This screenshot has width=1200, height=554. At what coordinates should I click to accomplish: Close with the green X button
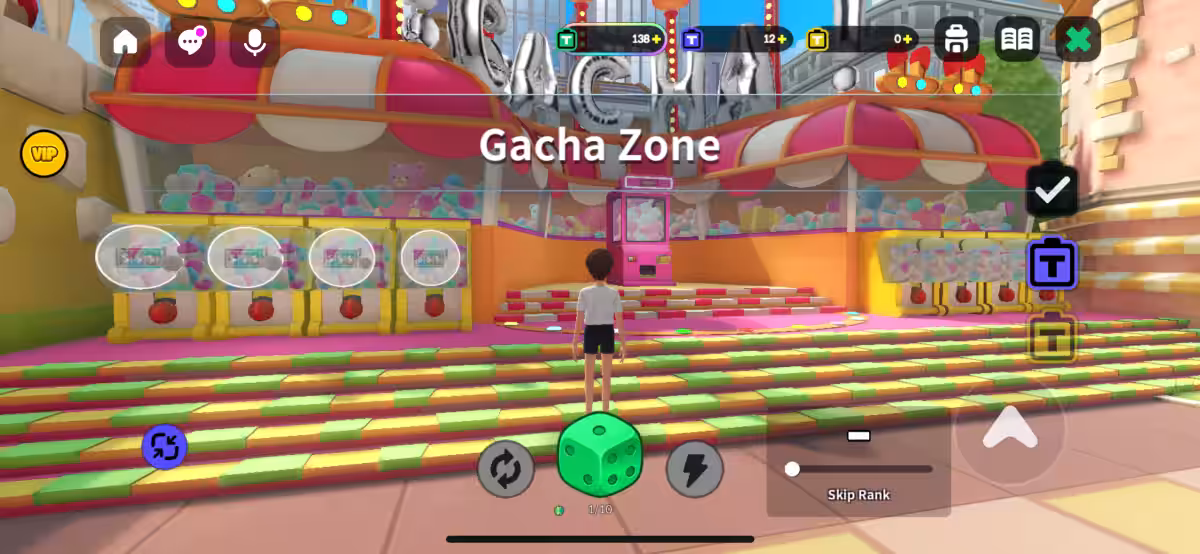coord(1077,40)
